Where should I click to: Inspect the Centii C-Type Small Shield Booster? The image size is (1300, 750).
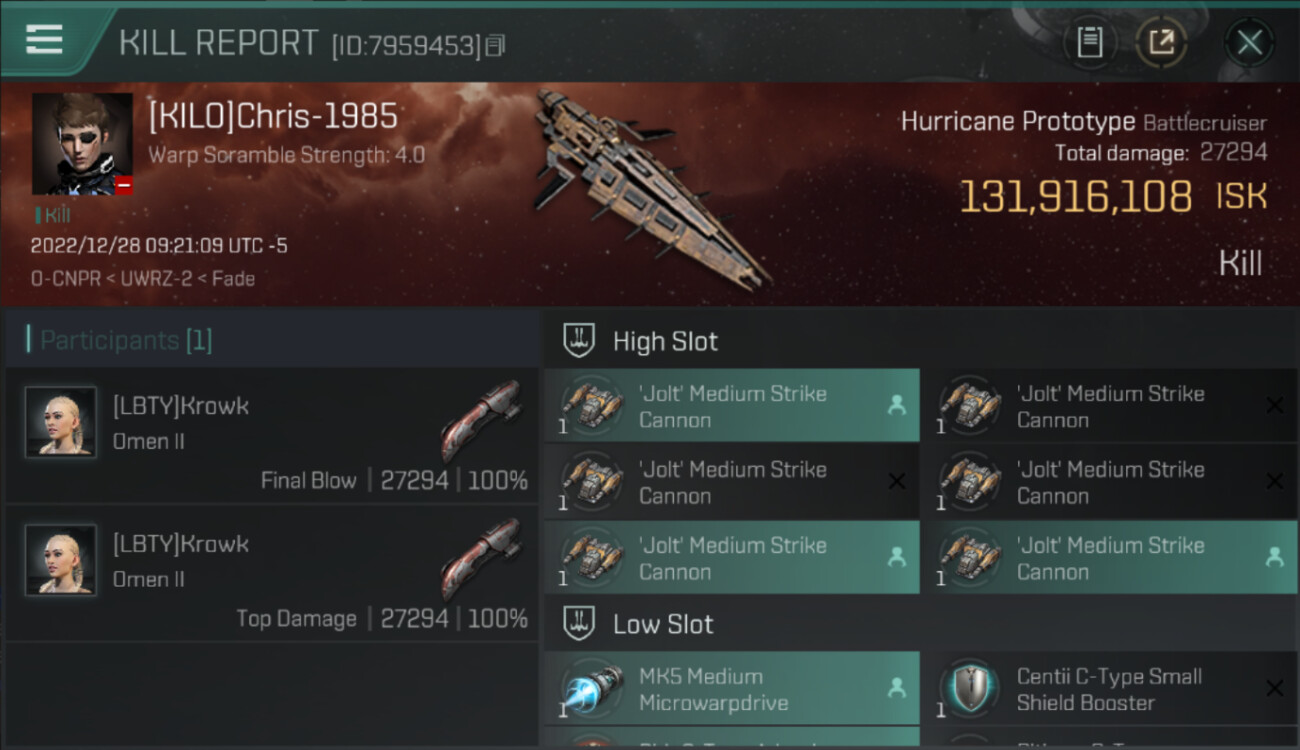click(x=1110, y=690)
